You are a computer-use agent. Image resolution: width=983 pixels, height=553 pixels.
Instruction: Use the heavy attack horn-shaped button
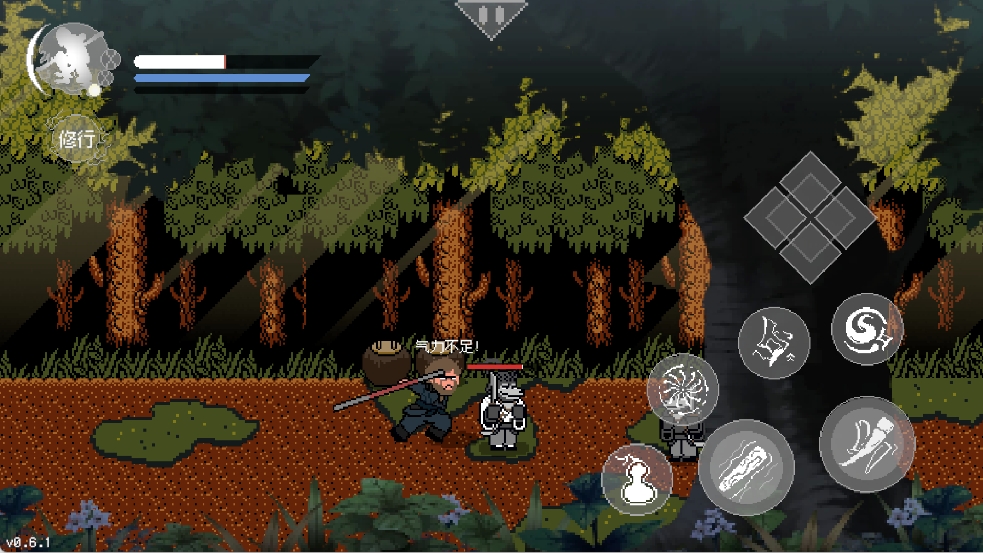pos(866,444)
